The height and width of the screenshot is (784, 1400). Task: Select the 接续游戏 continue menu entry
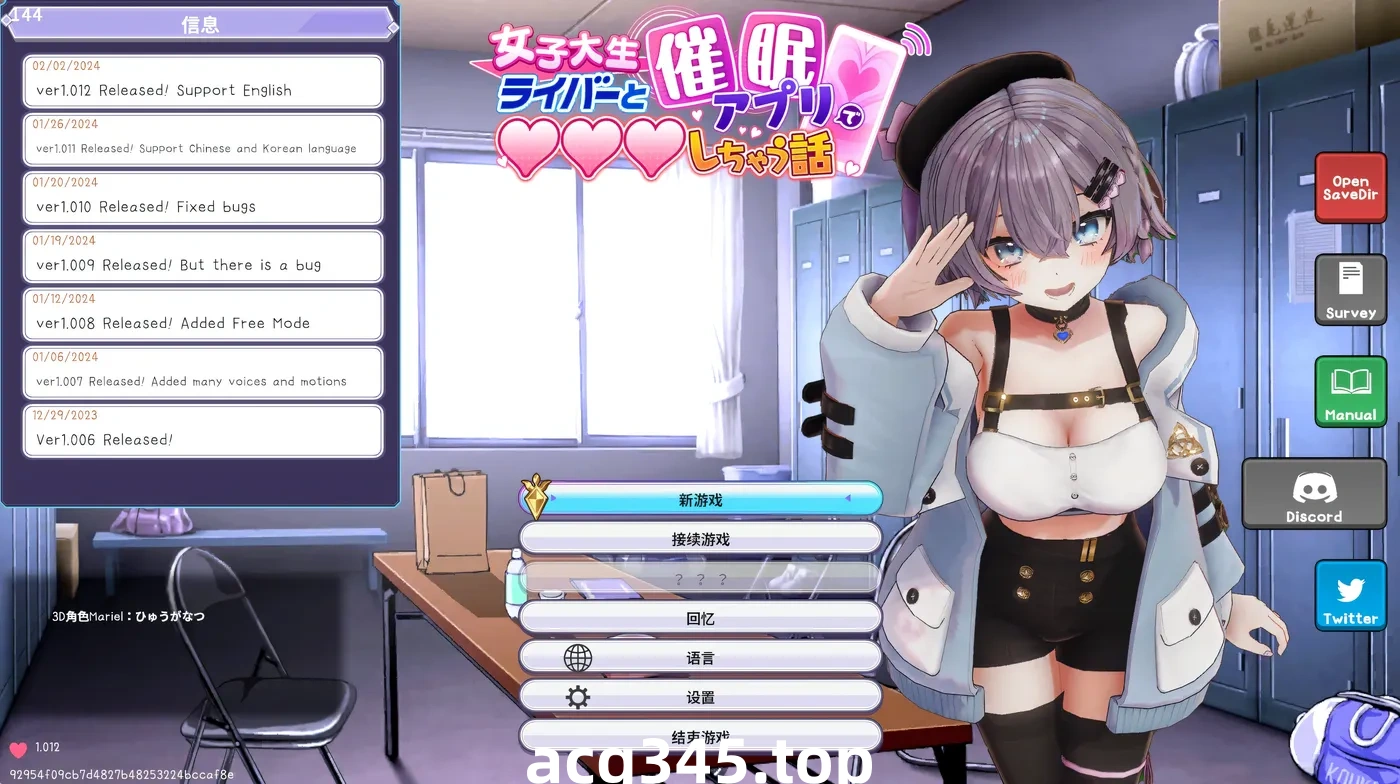pos(700,537)
